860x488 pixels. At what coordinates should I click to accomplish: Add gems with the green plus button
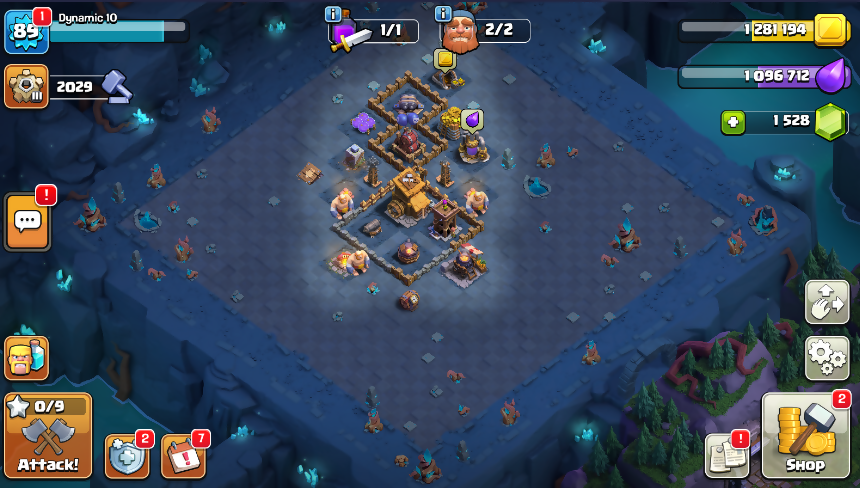[x=734, y=122]
